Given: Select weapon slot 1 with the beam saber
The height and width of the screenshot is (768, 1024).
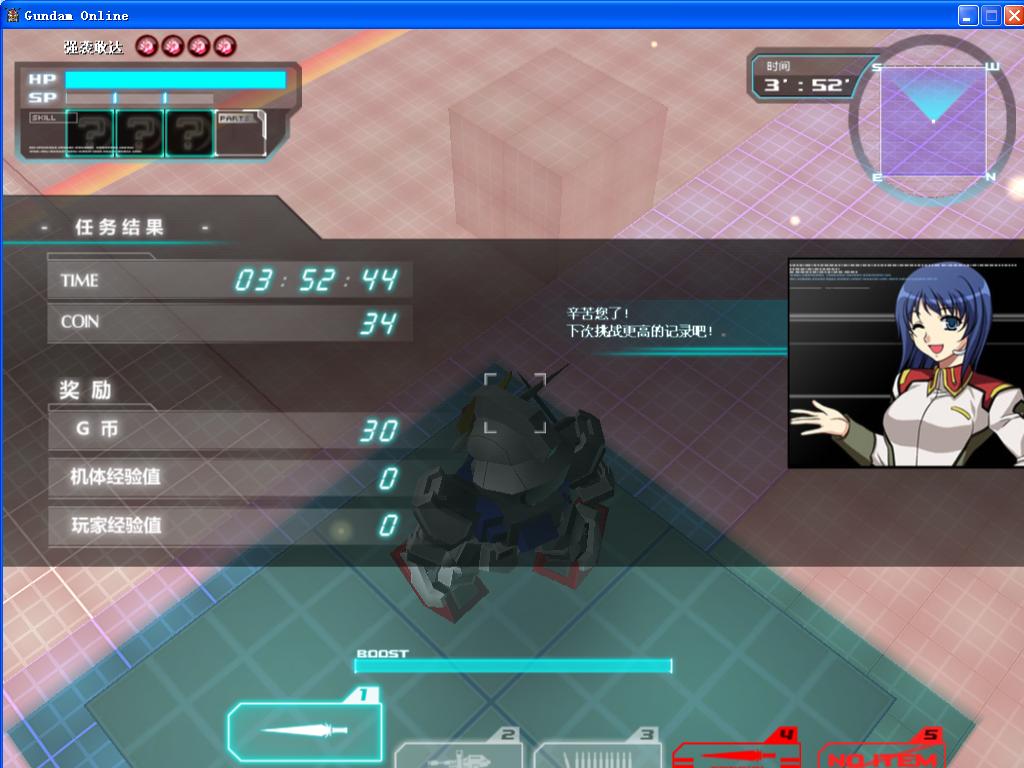Looking at the screenshot, I should click(305, 730).
